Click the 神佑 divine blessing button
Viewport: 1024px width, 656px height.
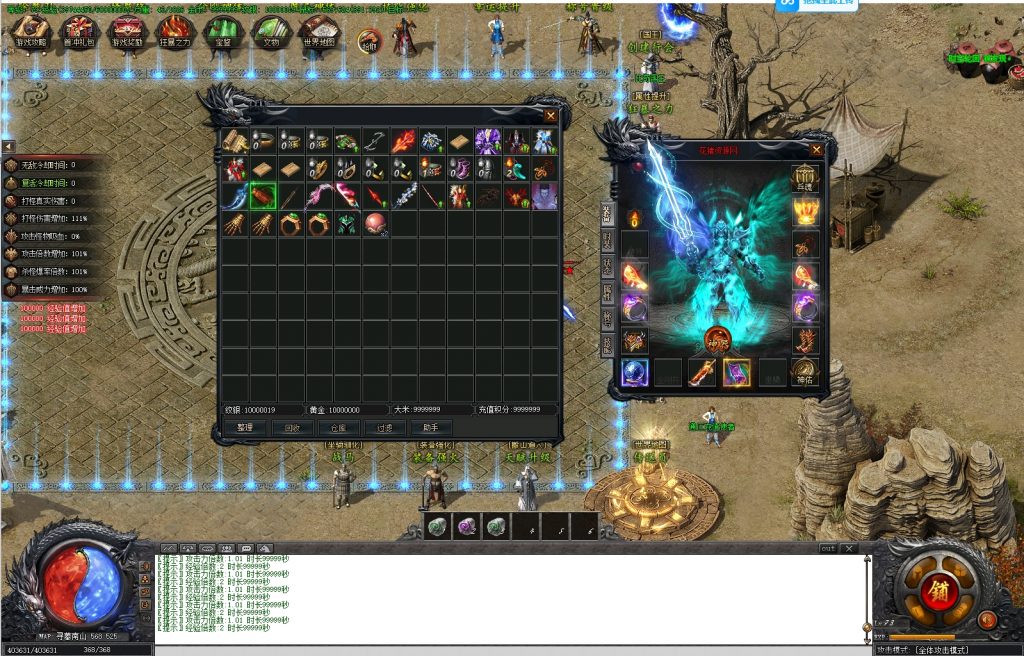click(x=806, y=372)
